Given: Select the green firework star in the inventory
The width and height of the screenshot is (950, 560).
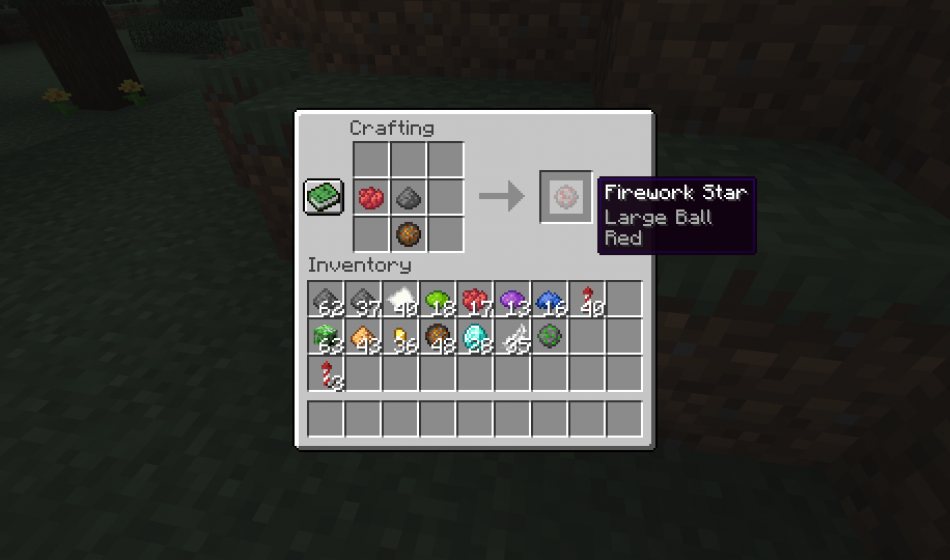Looking at the screenshot, I should (549, 337).
